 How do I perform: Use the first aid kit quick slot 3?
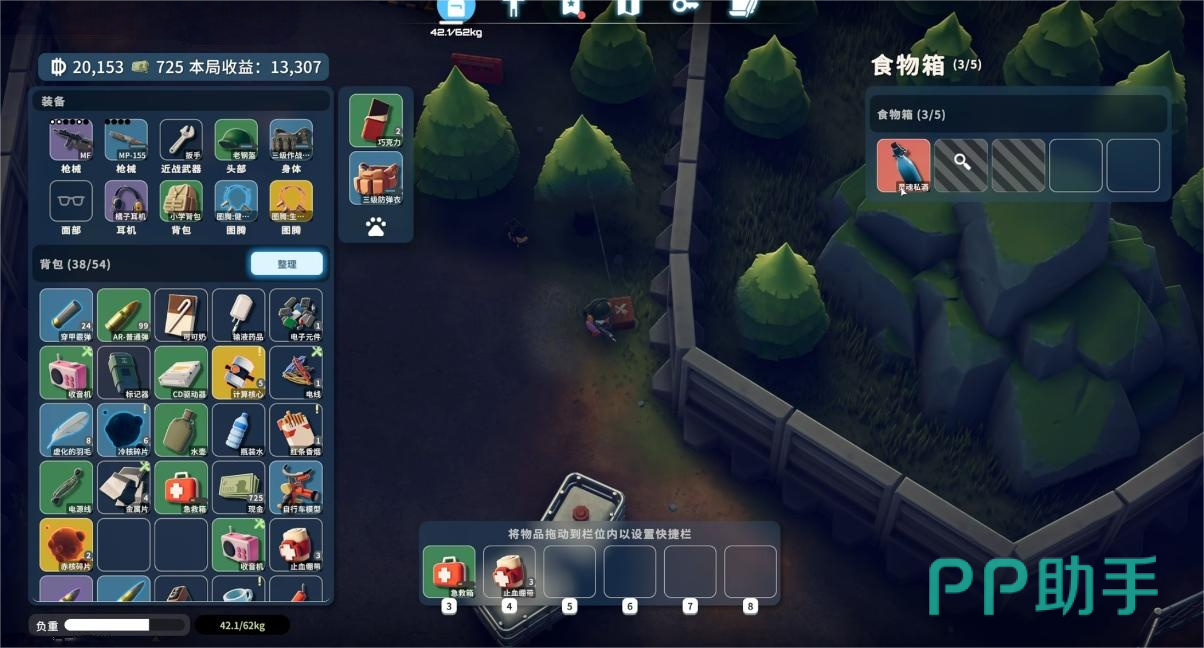tap(449, 571)
